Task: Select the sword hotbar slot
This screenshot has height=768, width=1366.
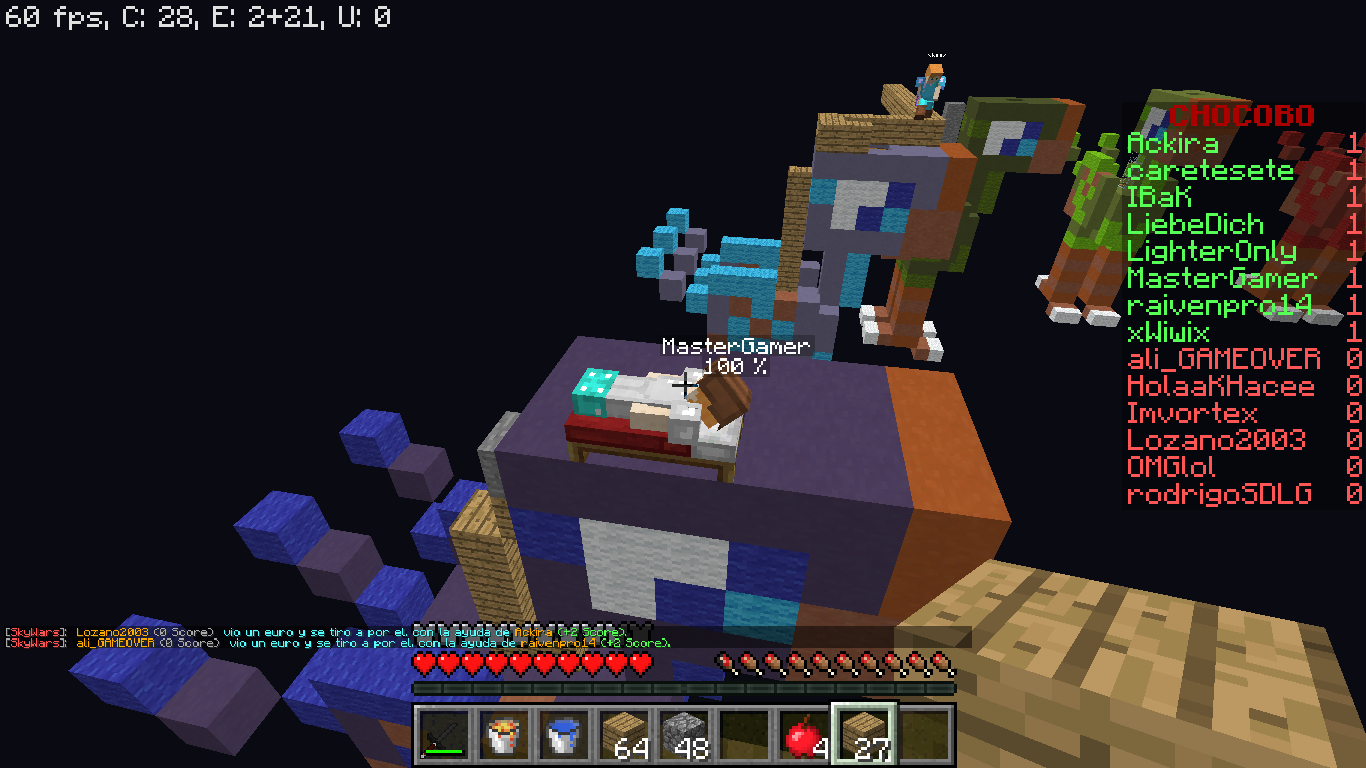Action: coord(444,735)
